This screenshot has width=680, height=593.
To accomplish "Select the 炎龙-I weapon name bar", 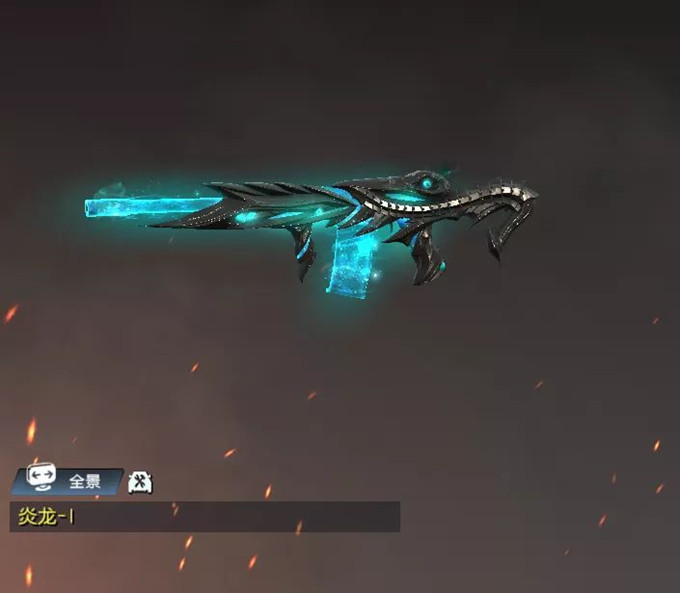I will [x=205, y=516].
